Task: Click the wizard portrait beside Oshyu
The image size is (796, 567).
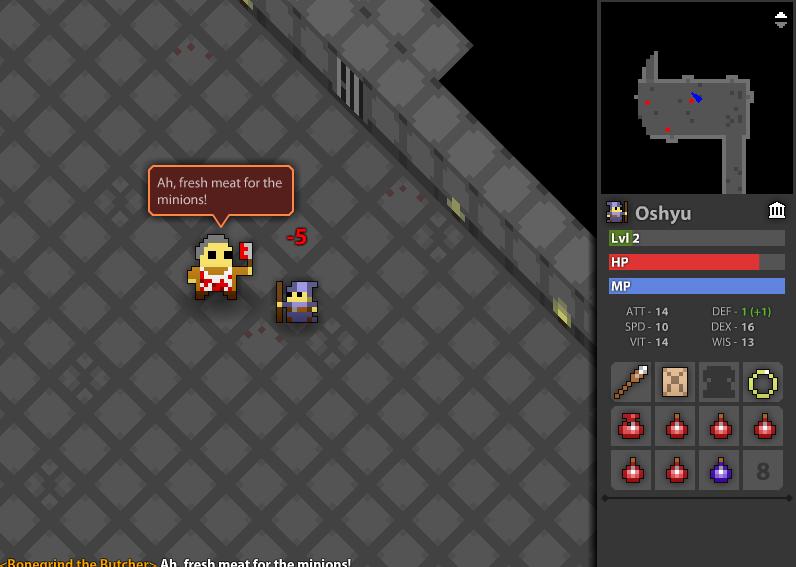Action: point(617,212)
